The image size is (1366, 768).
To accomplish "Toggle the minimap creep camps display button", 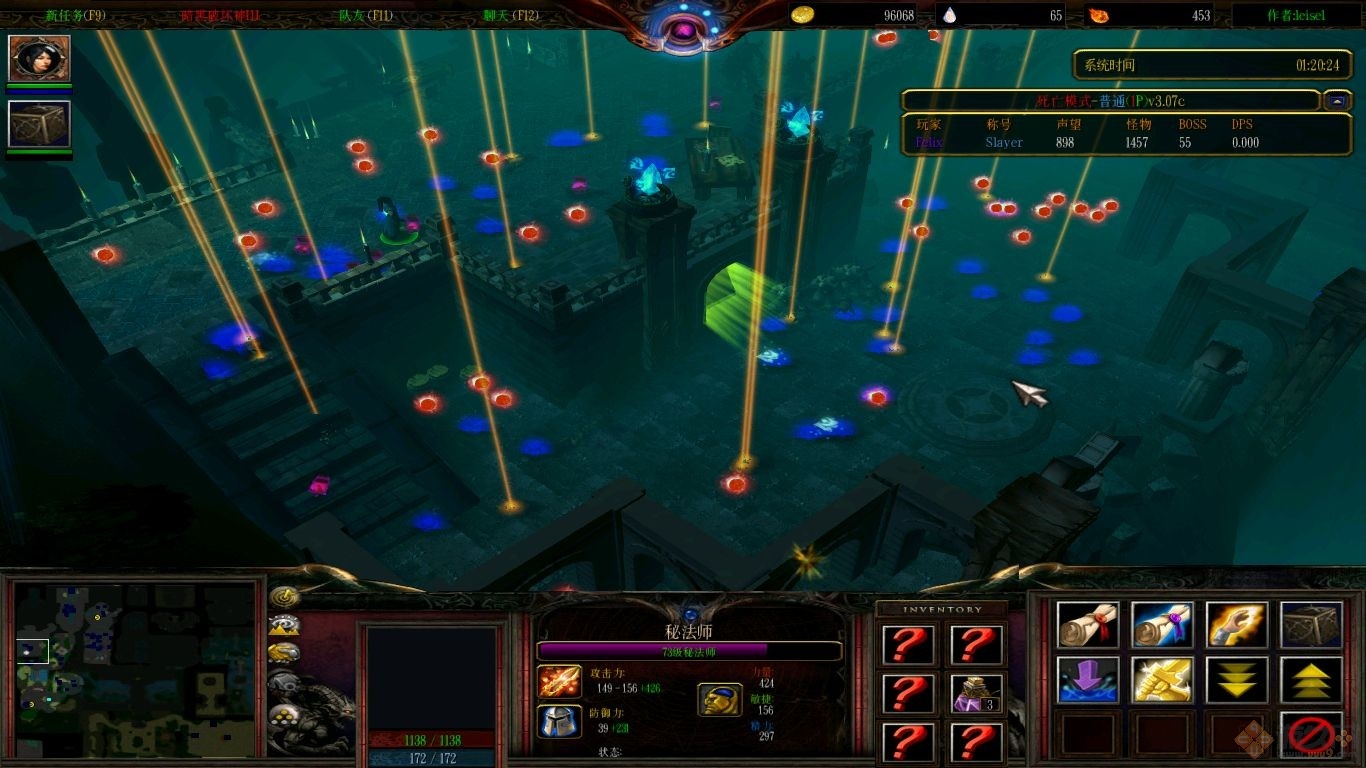I will tap(285, 683).
